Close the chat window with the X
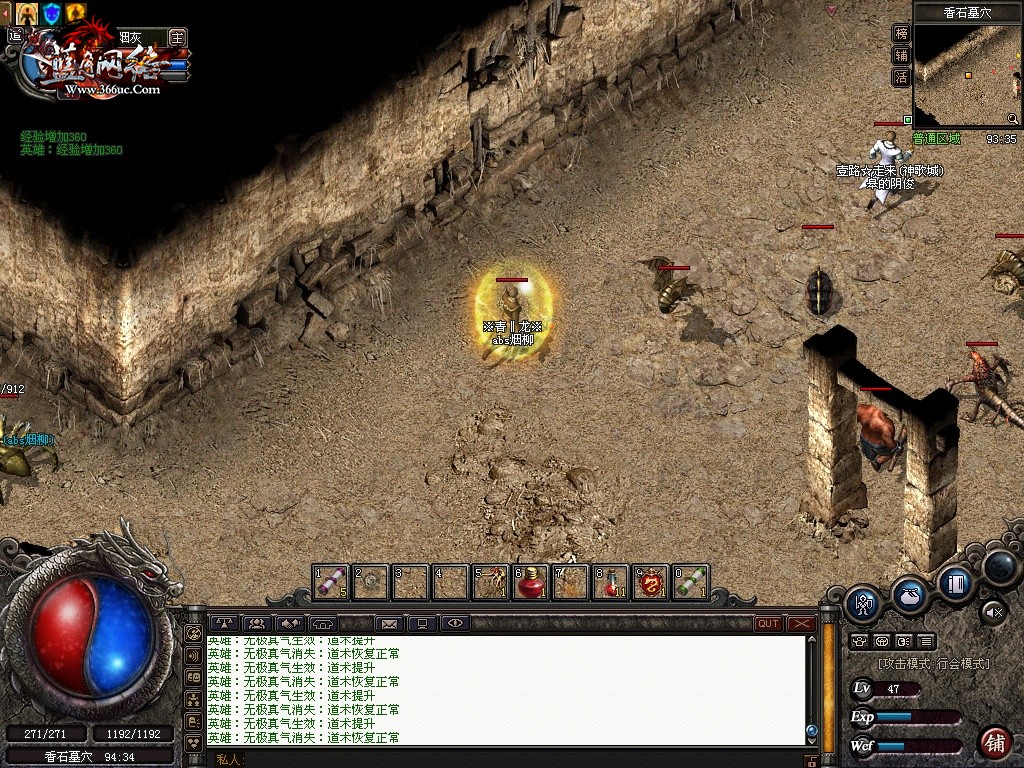 click(801, 623)
